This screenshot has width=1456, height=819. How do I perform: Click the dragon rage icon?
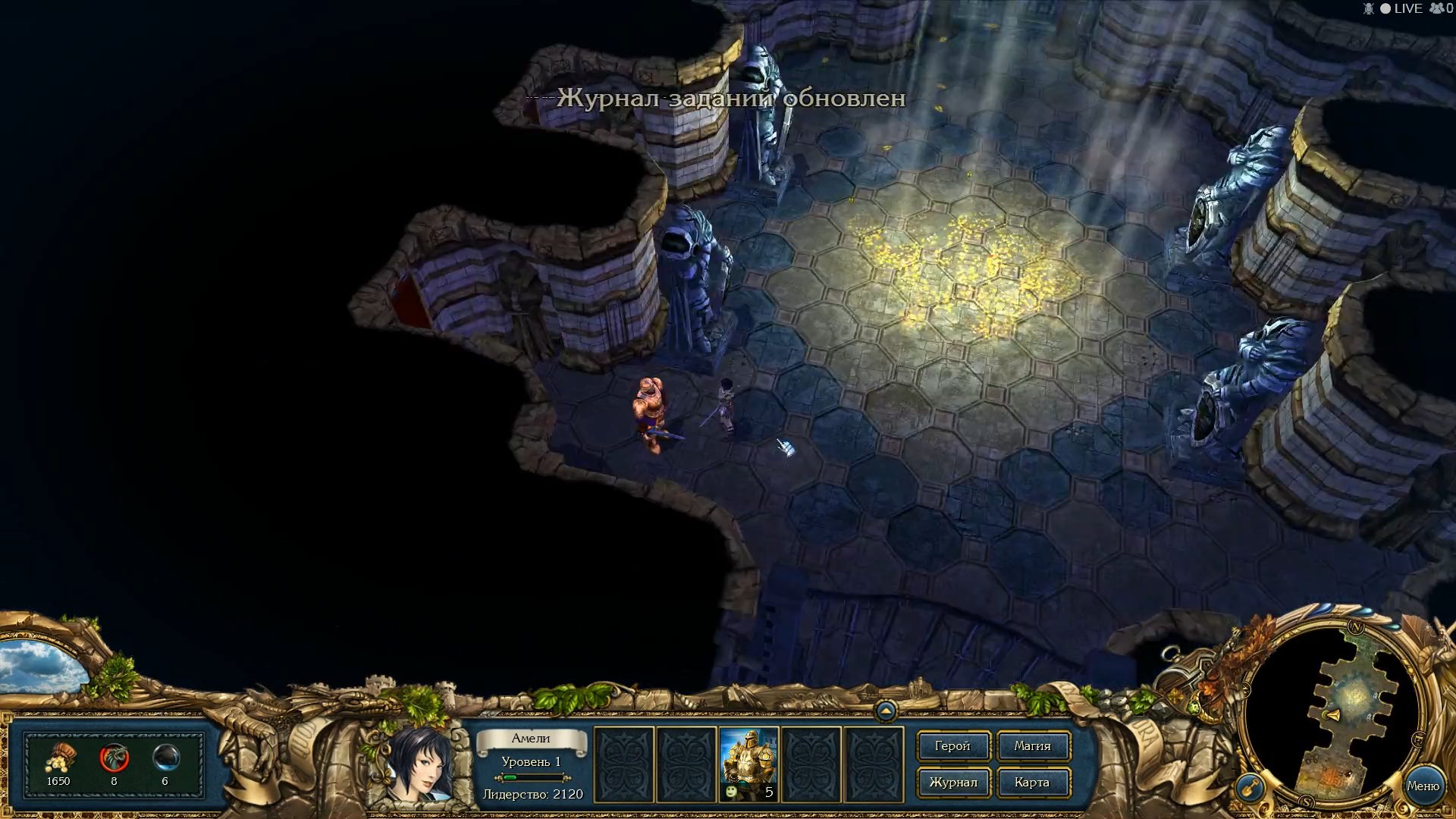(114, 758)
